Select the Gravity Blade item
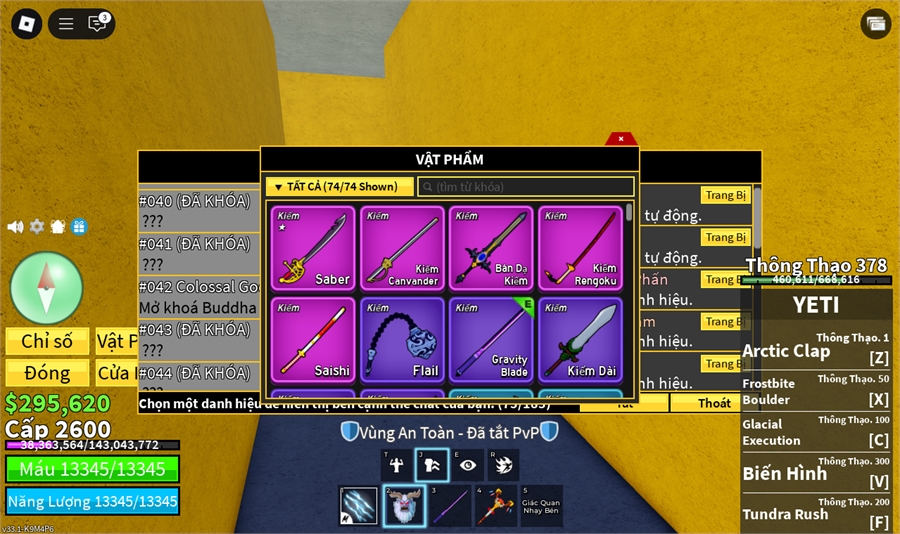Viewport: 900px width, 534px height. 492,339
